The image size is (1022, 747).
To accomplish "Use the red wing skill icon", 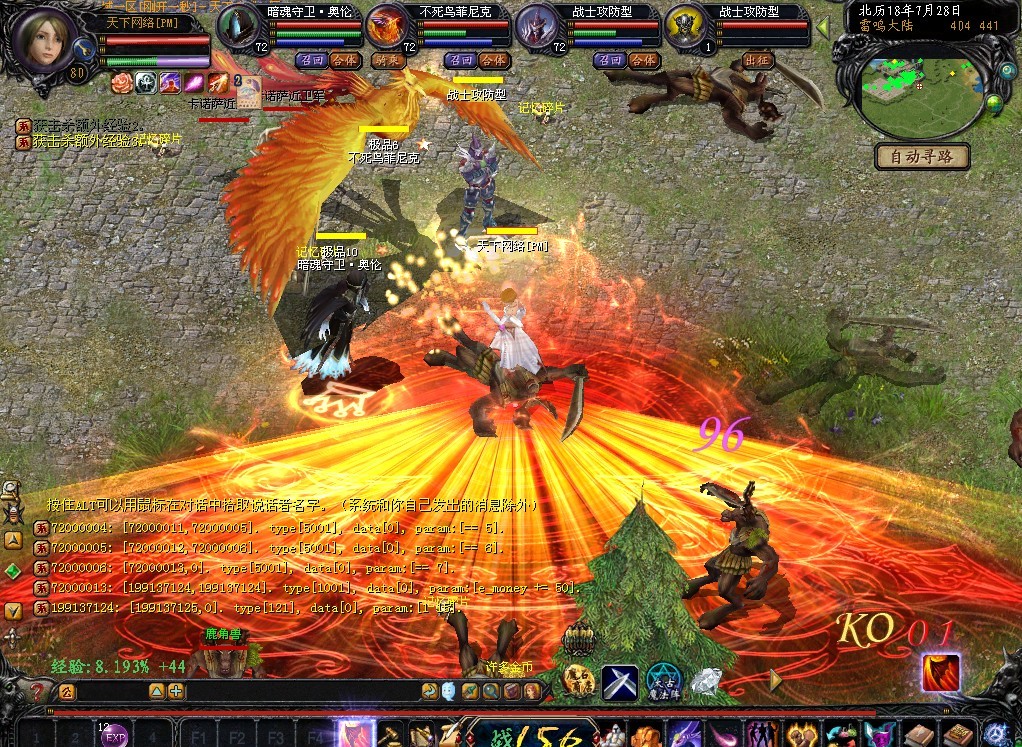I will [x=939, y=672].
